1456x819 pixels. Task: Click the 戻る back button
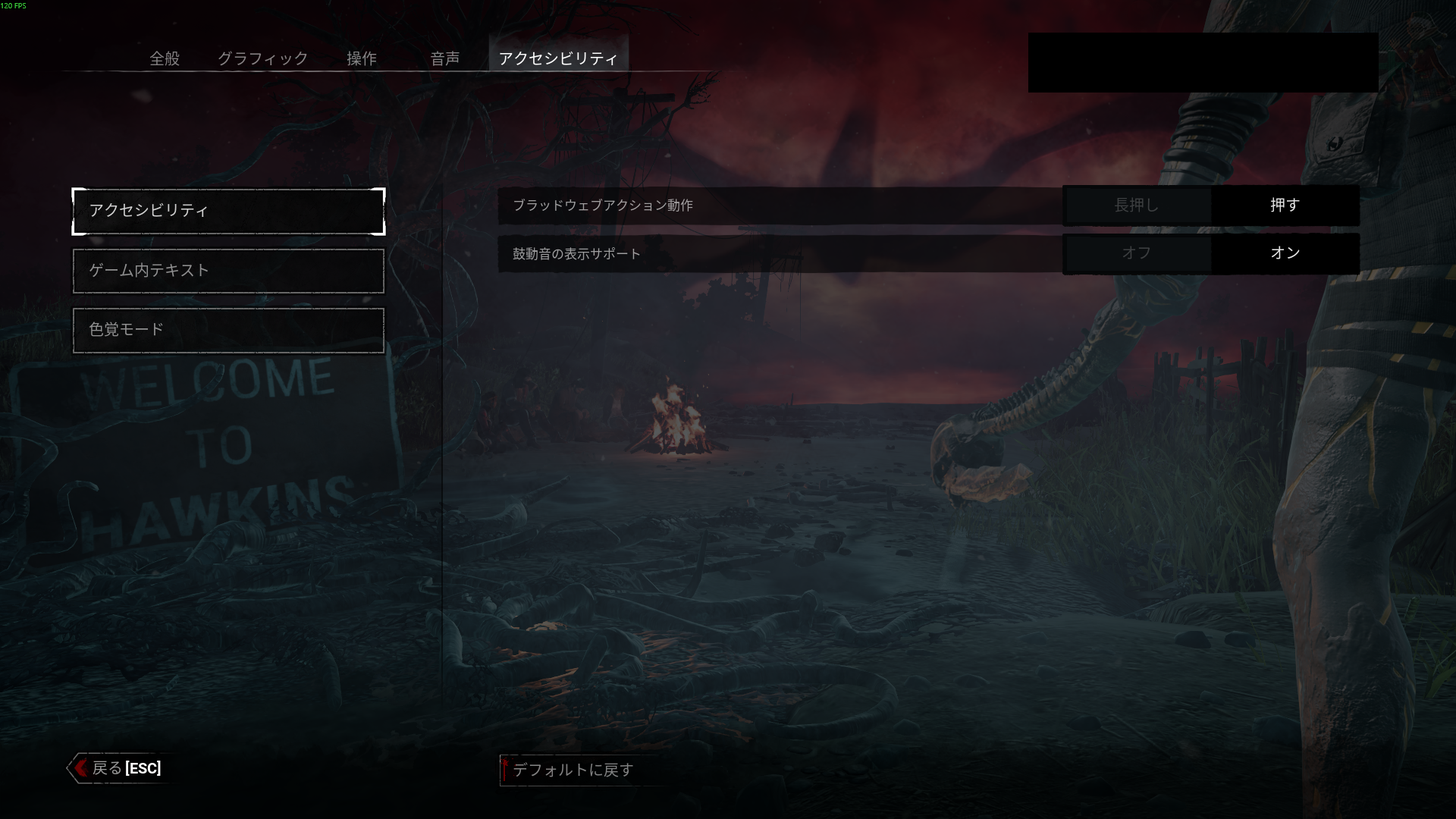118,768
